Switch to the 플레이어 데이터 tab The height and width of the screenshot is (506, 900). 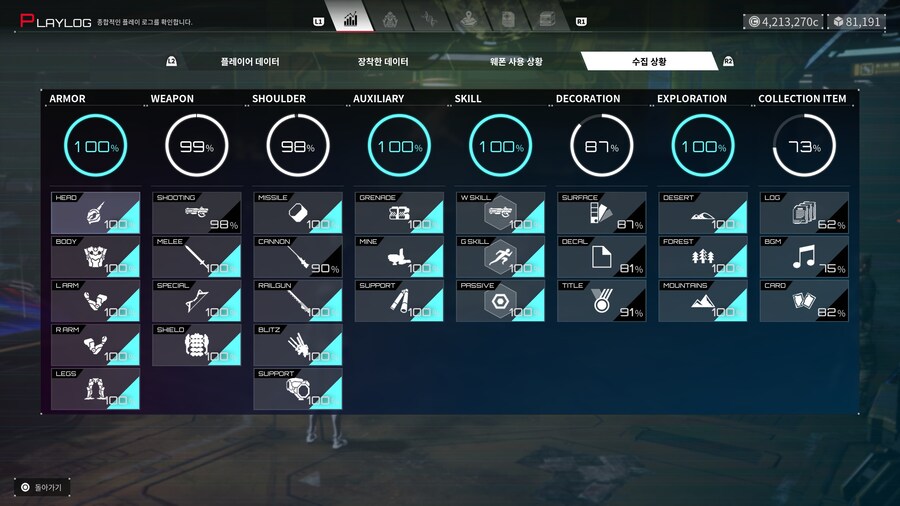[x=250, y=62]
